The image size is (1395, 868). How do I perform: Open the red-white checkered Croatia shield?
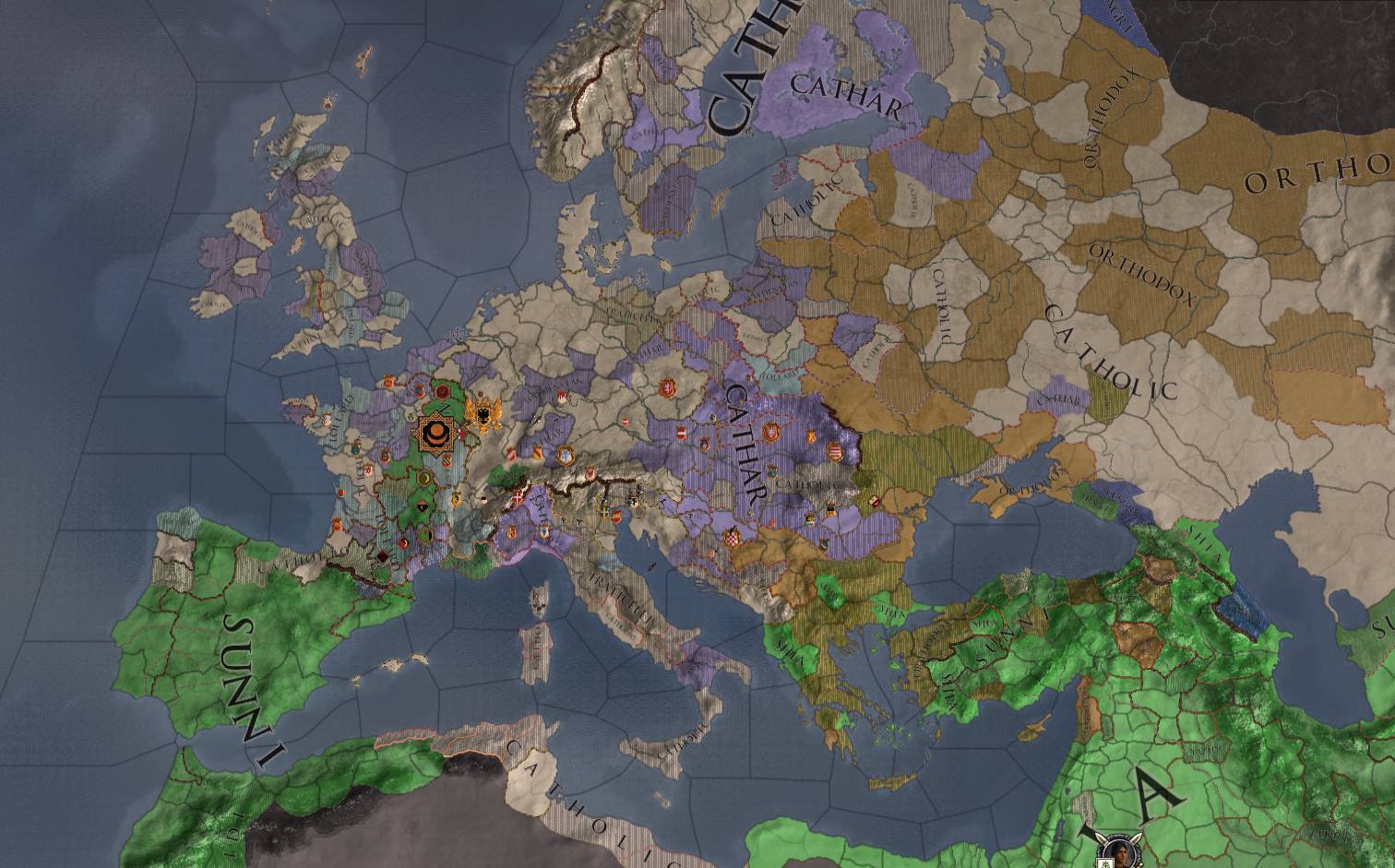point(733,538)
